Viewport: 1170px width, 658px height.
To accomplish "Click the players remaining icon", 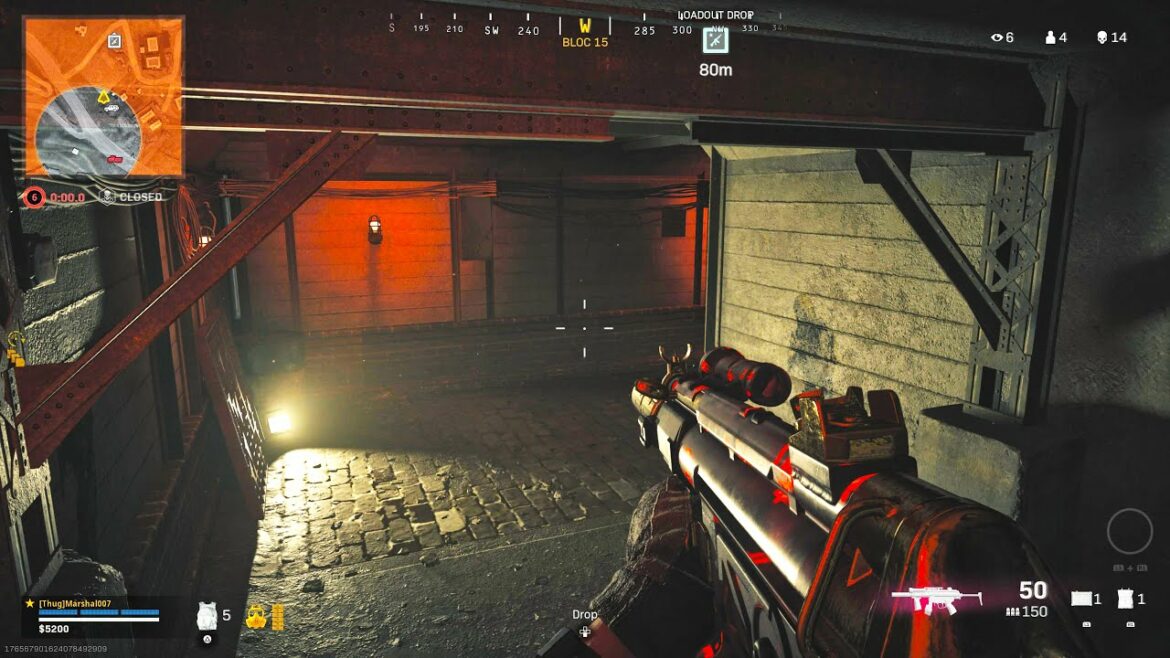I will click(x=1050, y=37).
